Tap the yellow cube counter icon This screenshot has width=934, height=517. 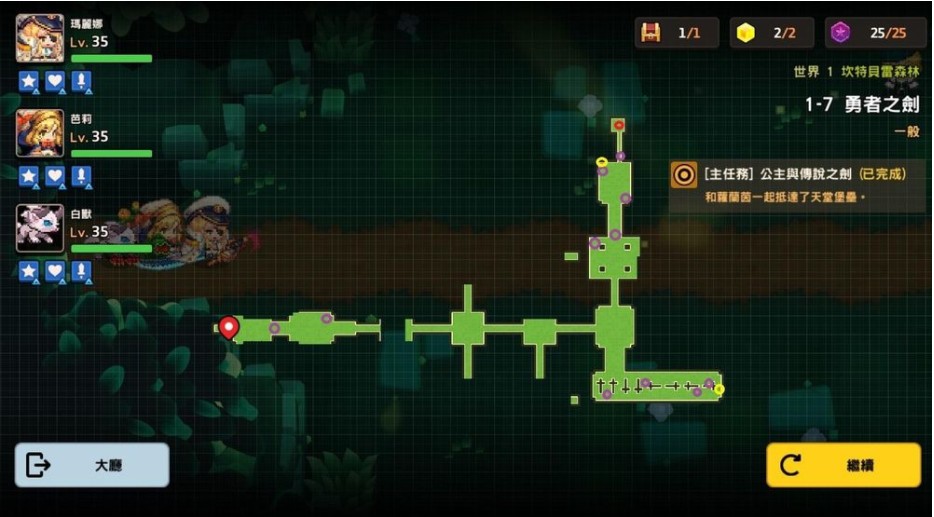pos(745,33)
